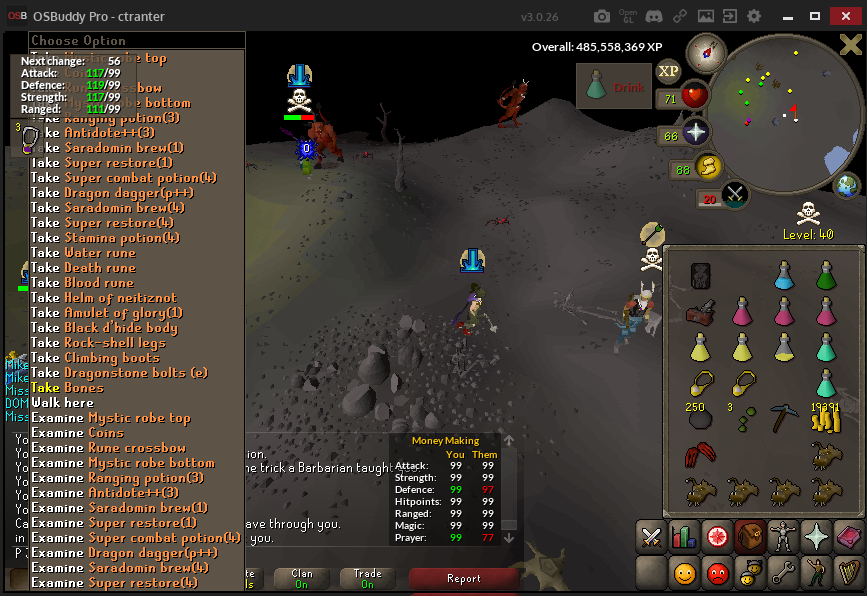Click the Drink potion button
The width and height of the screenshot is (867, 596).
point(613,88)
